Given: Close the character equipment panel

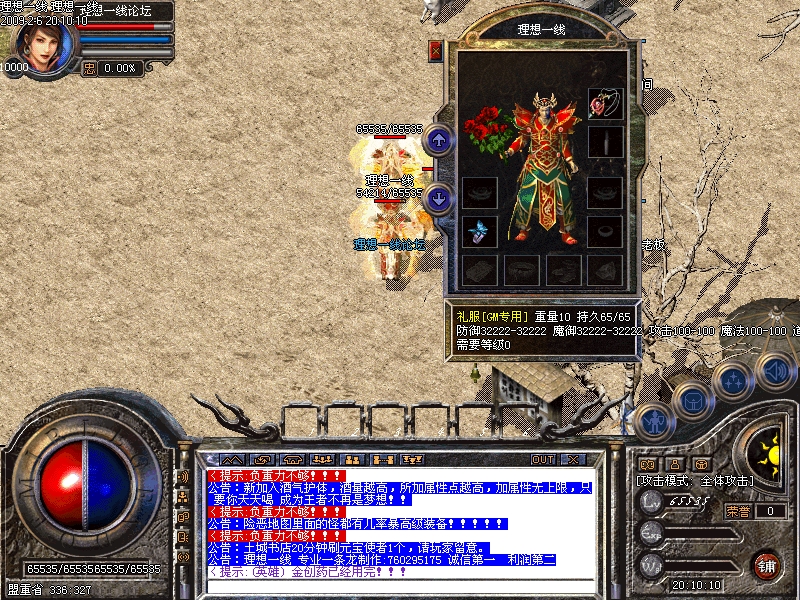Looking at the screenshot, I should pyautogui.click(x=435, y=50).
